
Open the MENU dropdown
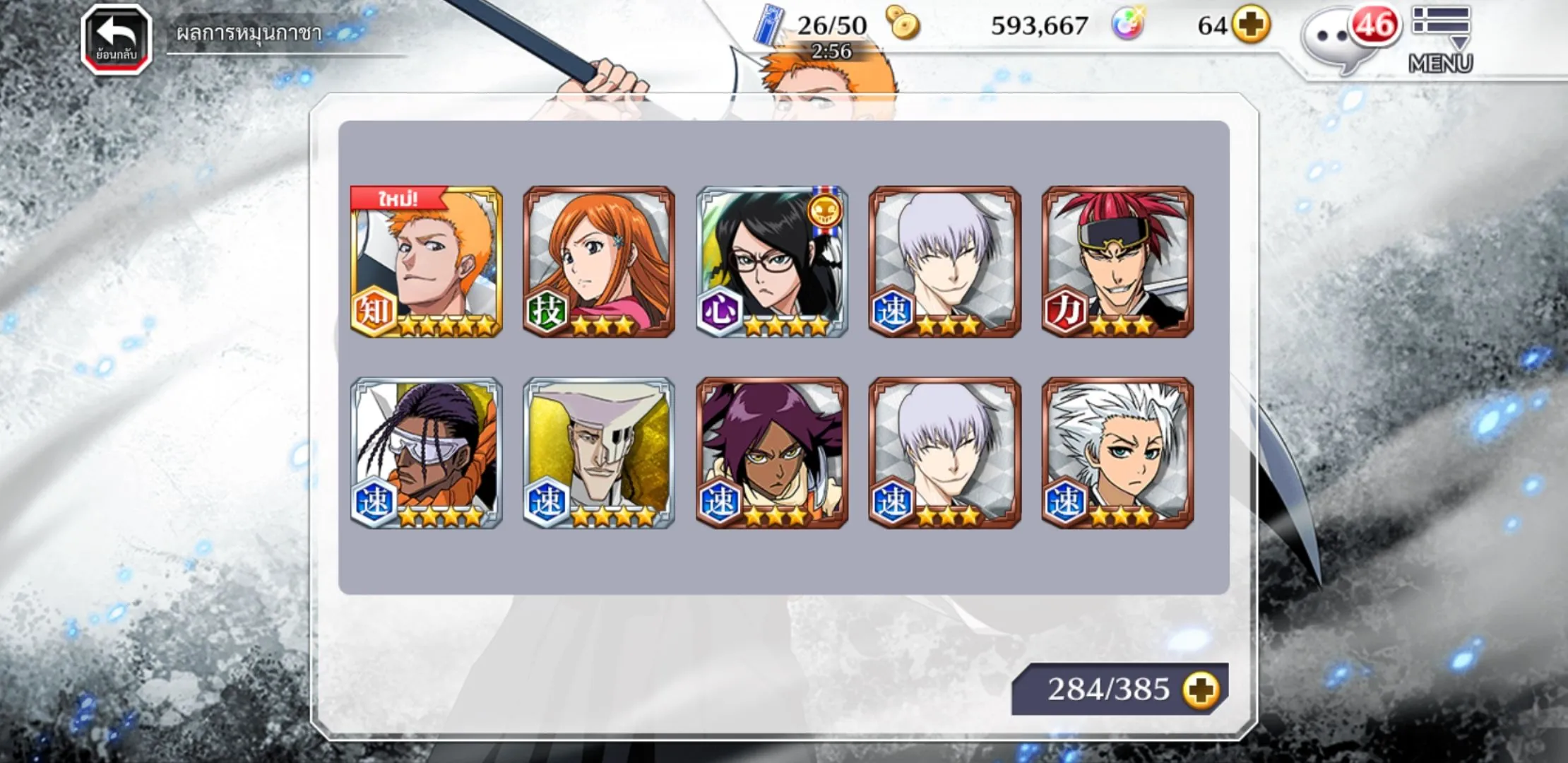coord(1441,40)
